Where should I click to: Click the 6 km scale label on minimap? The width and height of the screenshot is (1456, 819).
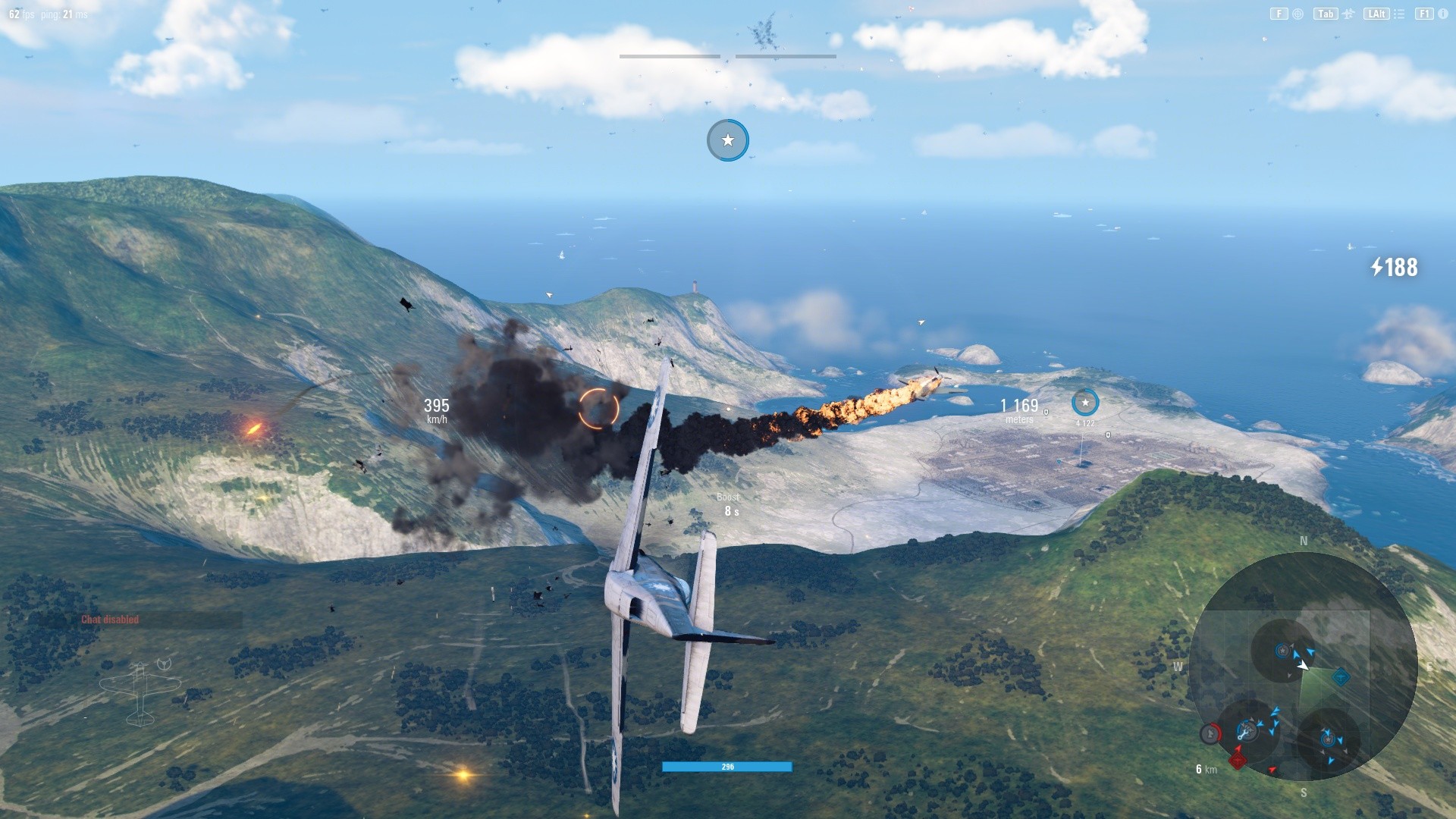(1206, 769)
